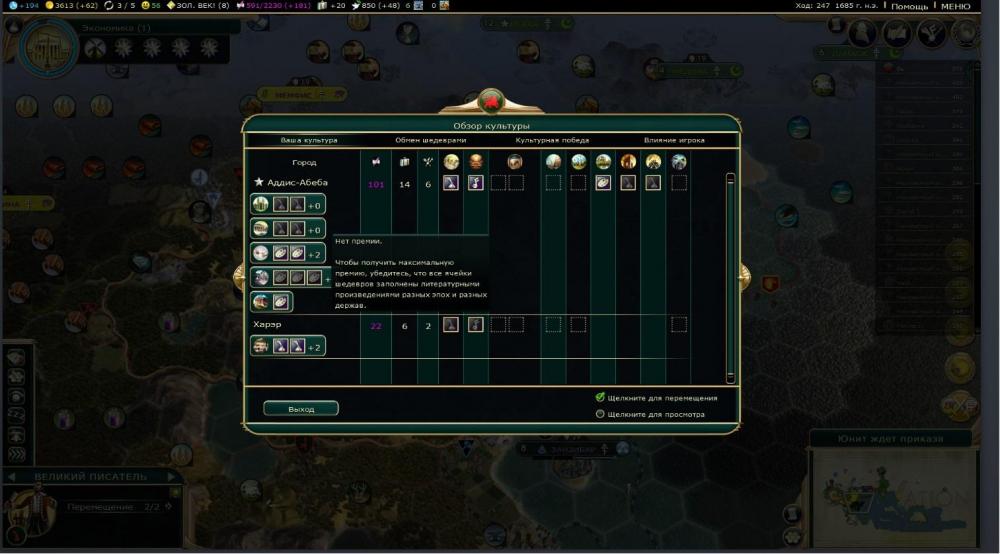Choose the Щелкните для просмотра option

click(x=600, y=413)
